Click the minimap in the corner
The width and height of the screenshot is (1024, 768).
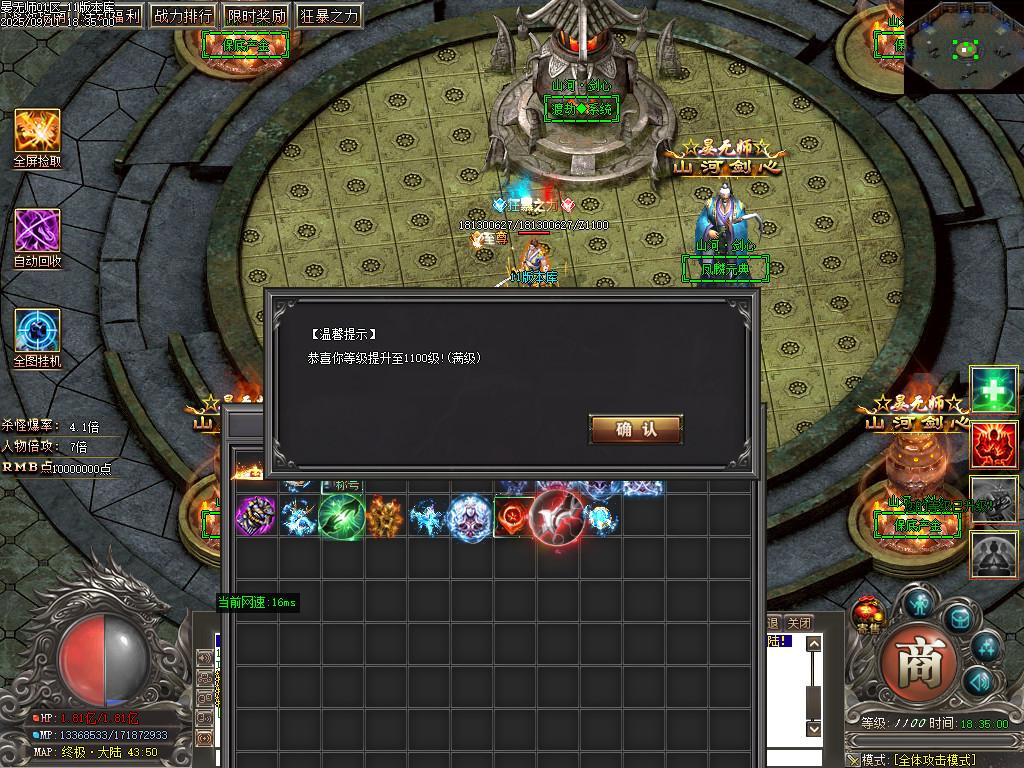964,47
